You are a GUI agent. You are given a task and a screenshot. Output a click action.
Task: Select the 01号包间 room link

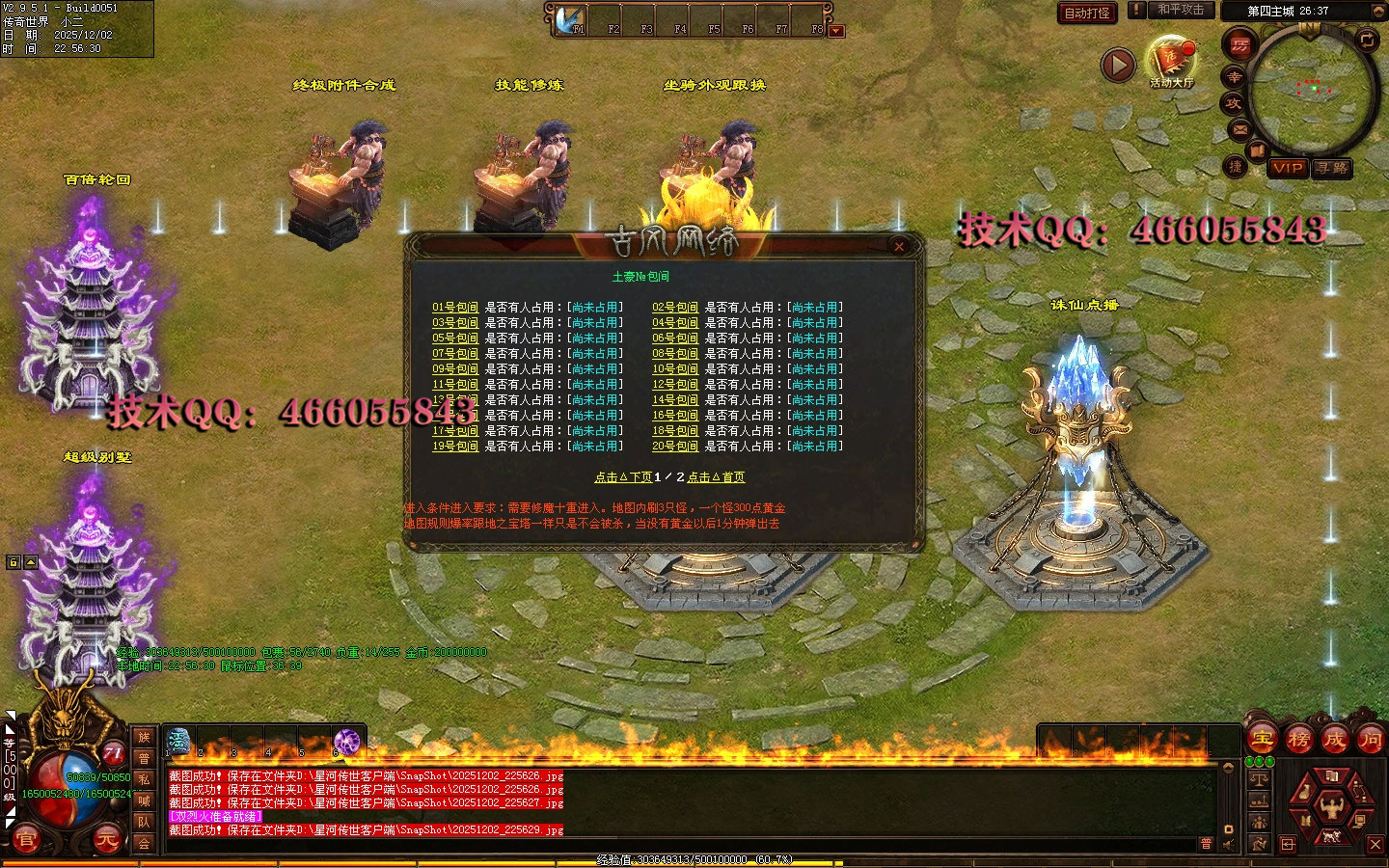455,308
